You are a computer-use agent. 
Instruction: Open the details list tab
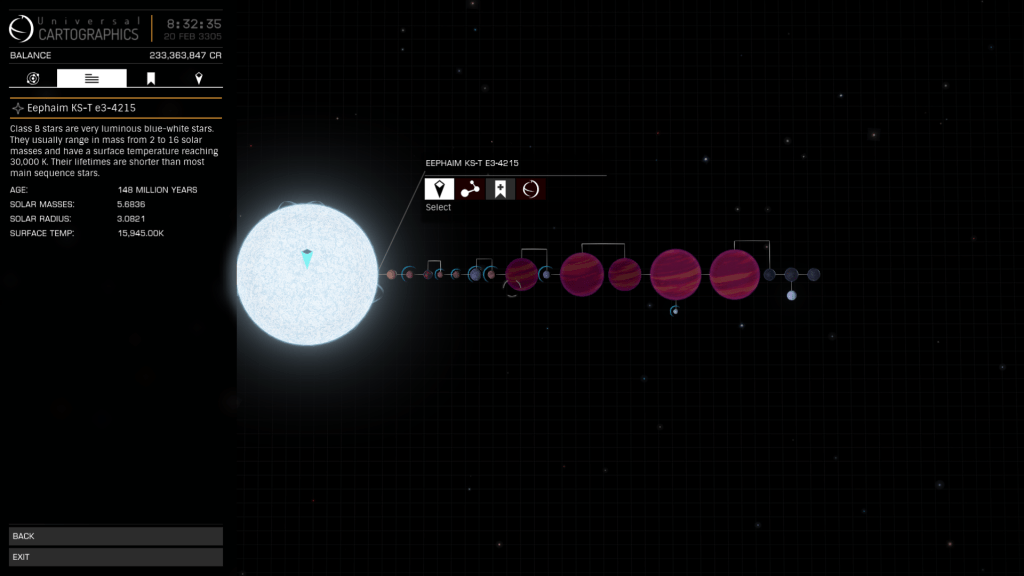[x=92, y=78]
